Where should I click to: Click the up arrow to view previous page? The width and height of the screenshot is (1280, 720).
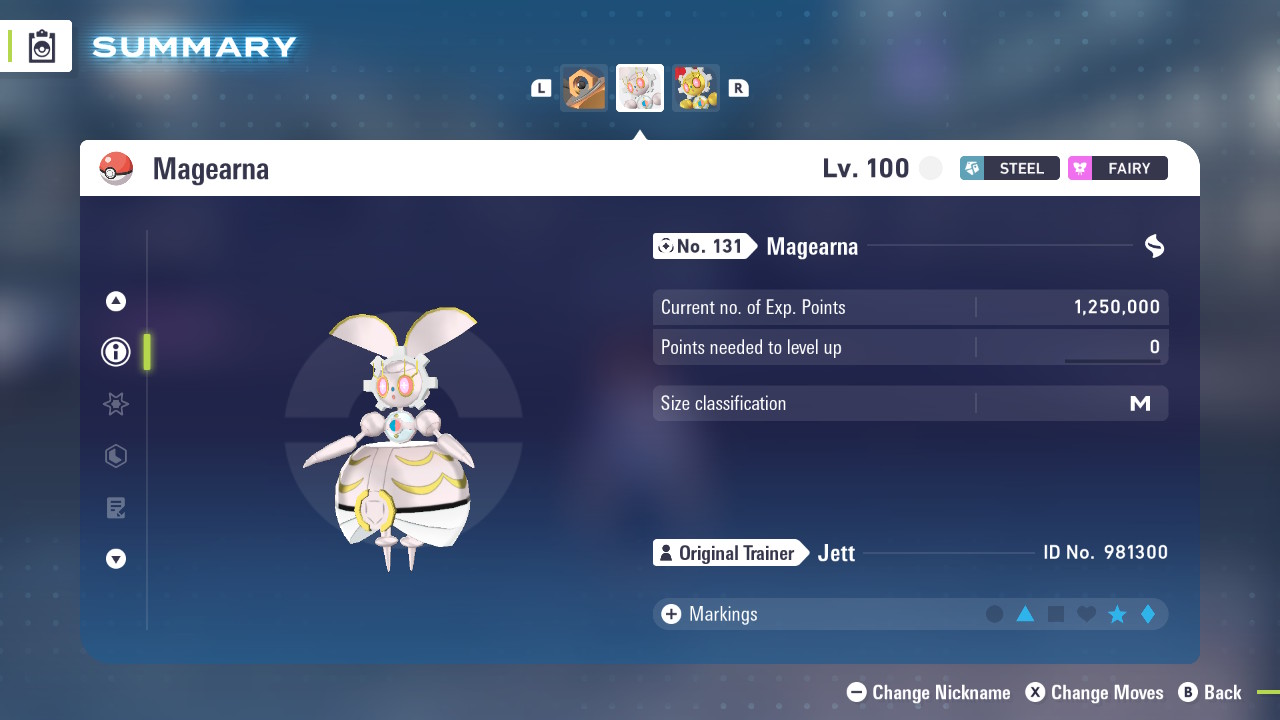(115, 300)
